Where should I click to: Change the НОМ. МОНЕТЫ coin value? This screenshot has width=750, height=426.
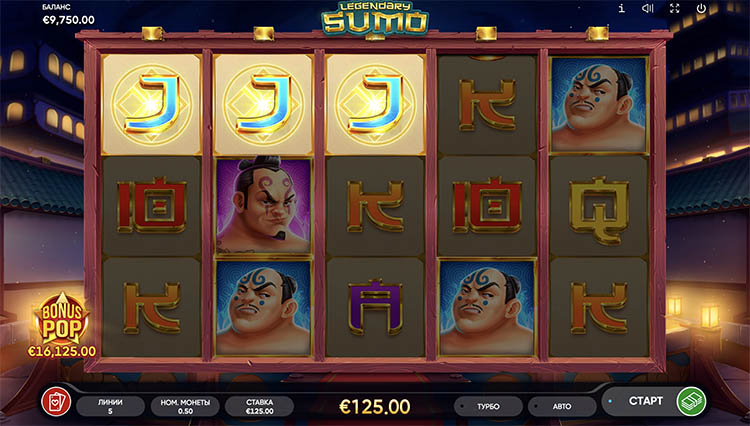[x=184, y=406]
